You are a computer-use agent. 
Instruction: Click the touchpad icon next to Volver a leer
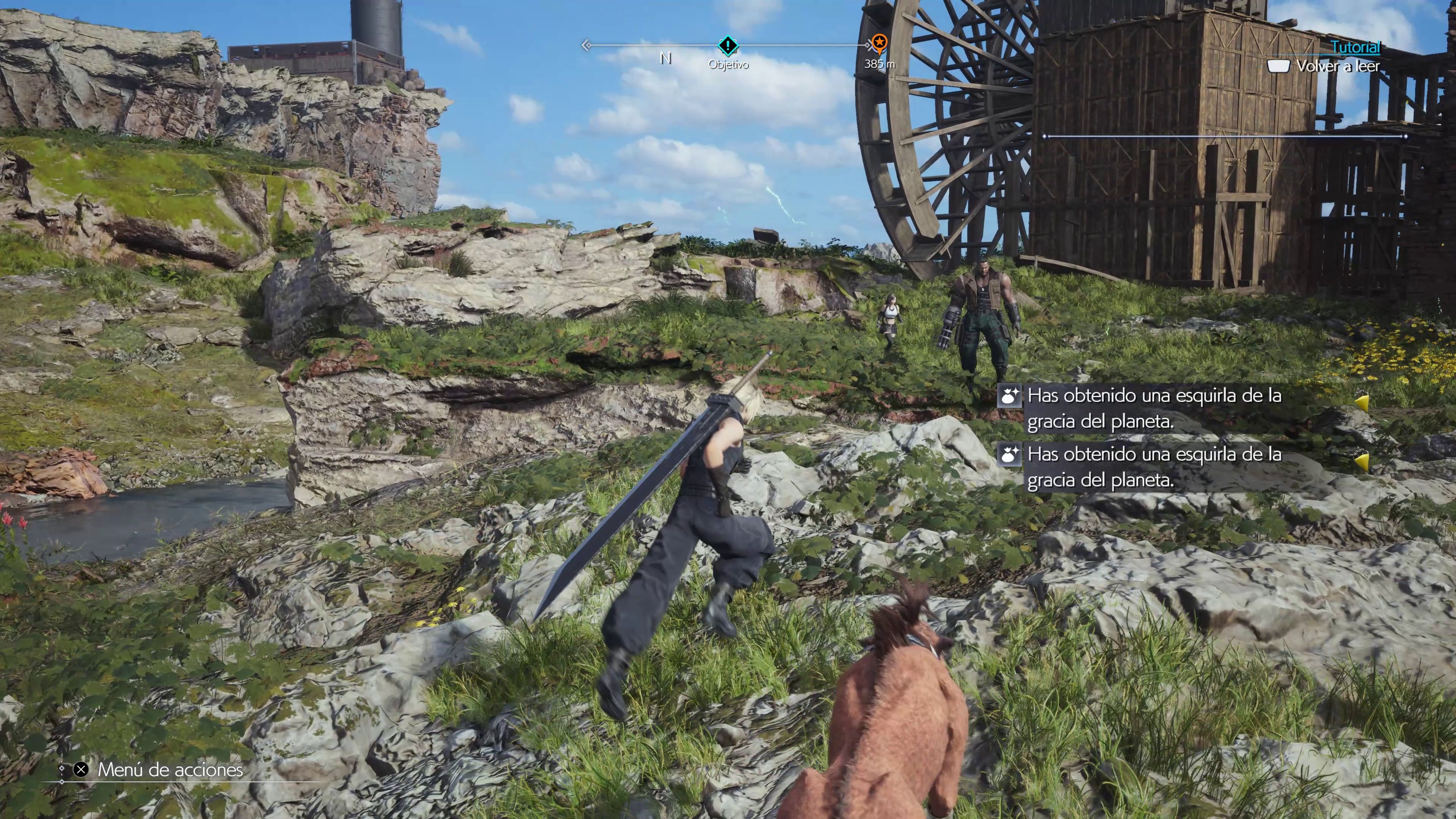[x=1279, y=67]
